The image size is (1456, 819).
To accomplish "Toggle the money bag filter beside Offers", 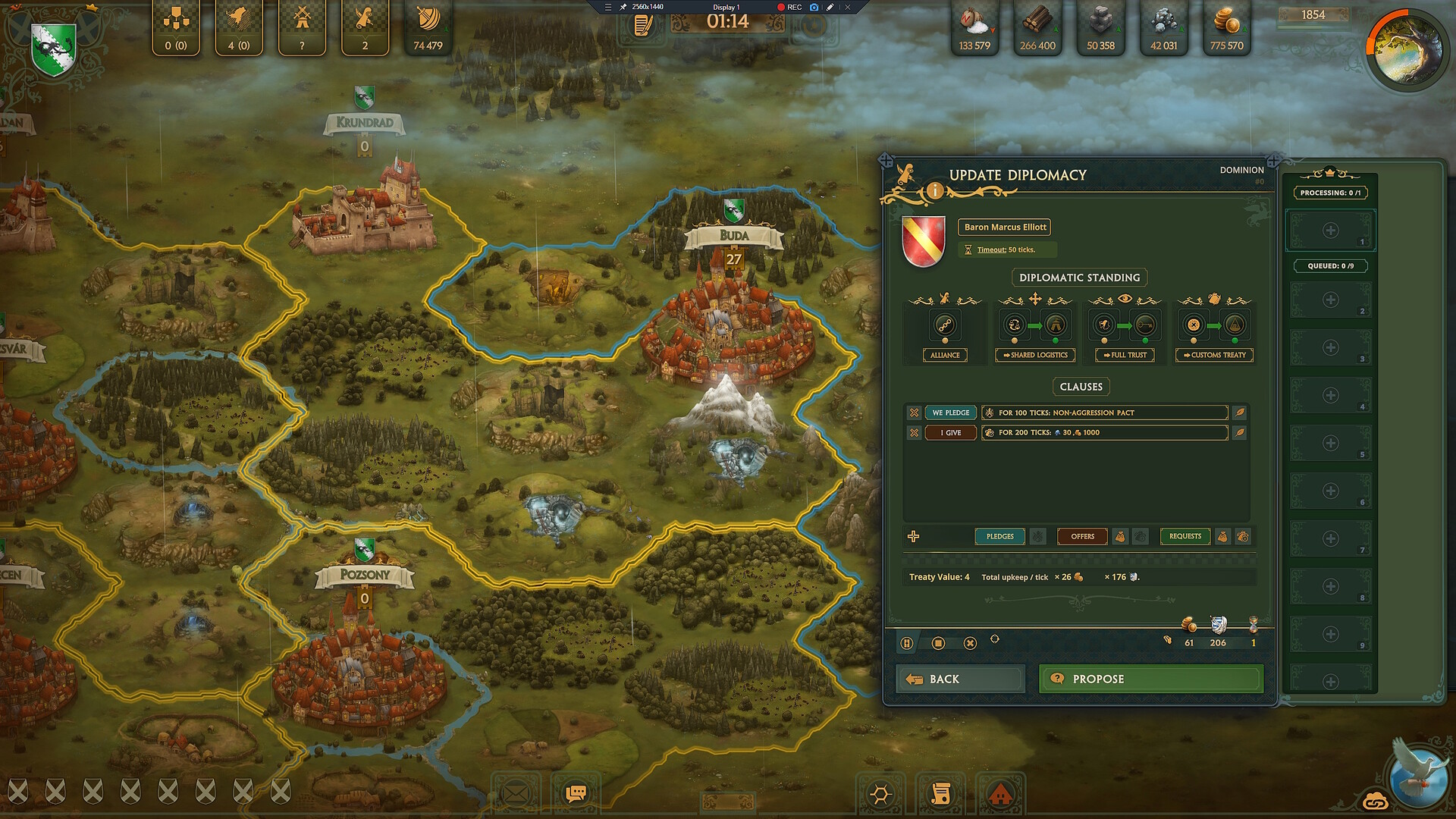I will coord(1122,536).
